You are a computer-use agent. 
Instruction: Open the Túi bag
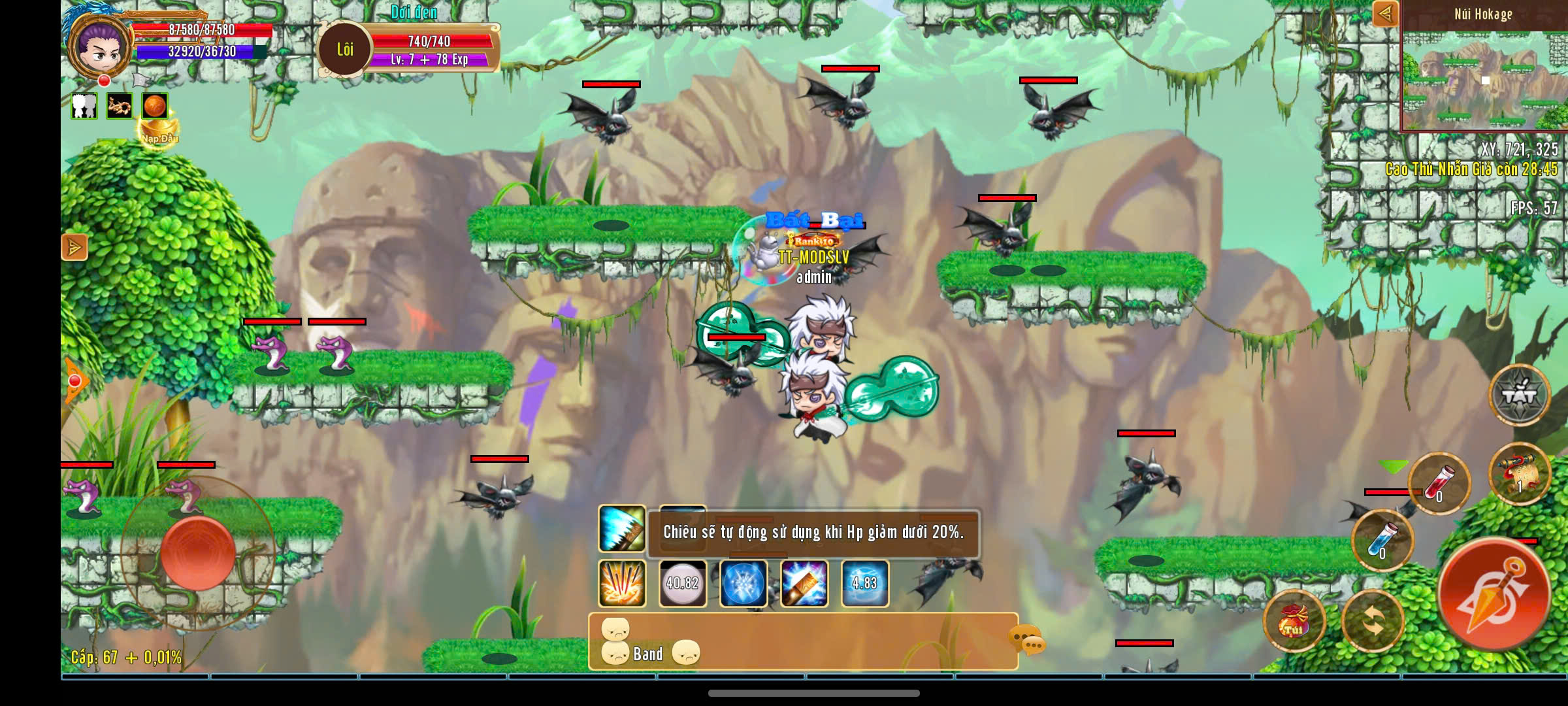point(1294,621)
